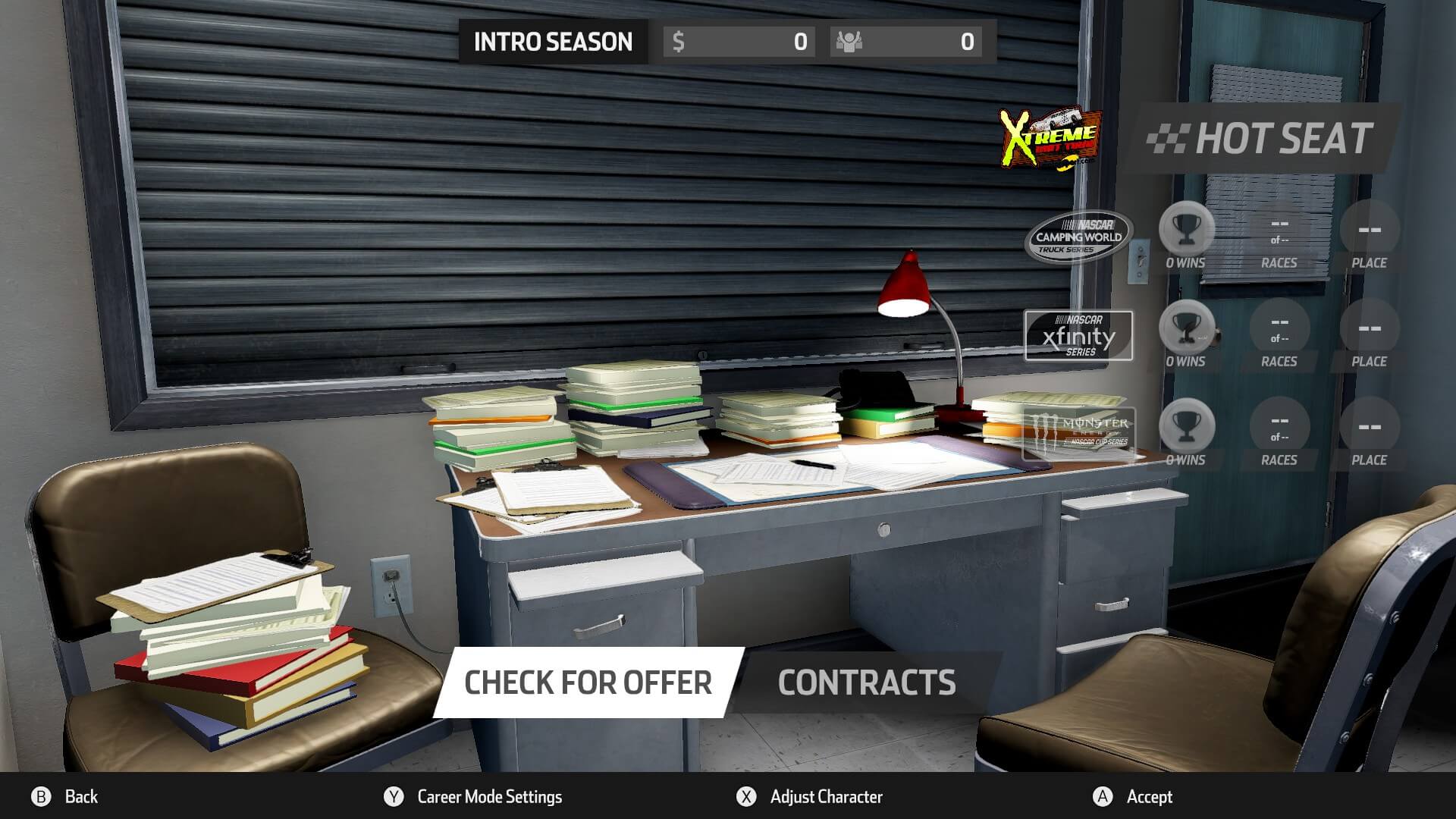Open the Hot Seat panel header
Image resolution: width=1456 pixels, height=819 pixels.
click(x=1263, y=139)
